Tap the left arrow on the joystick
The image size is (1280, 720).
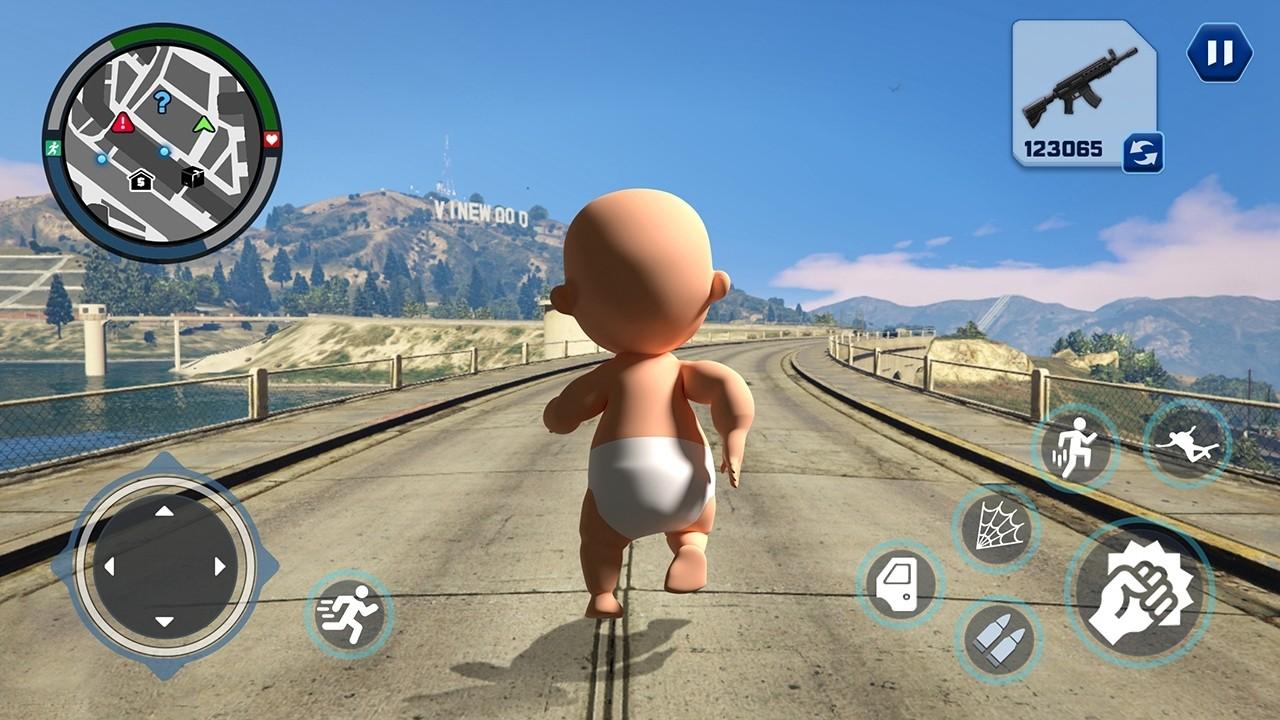[x=109, y=567]
